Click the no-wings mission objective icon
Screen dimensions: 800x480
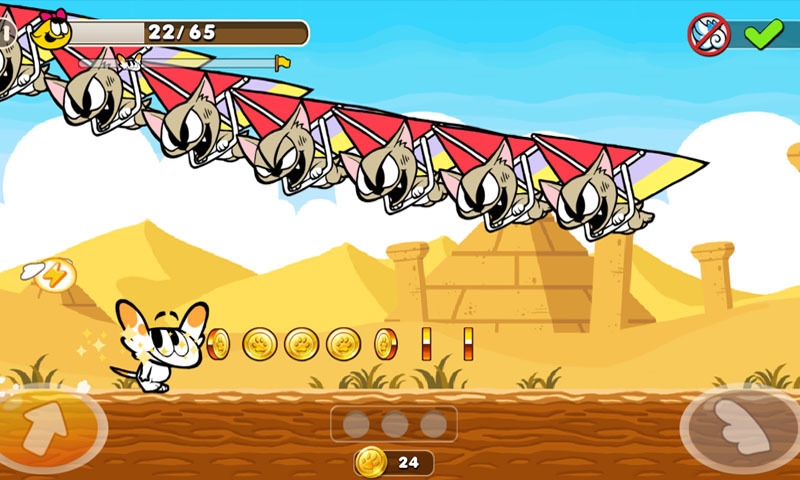tap(709, 33)
